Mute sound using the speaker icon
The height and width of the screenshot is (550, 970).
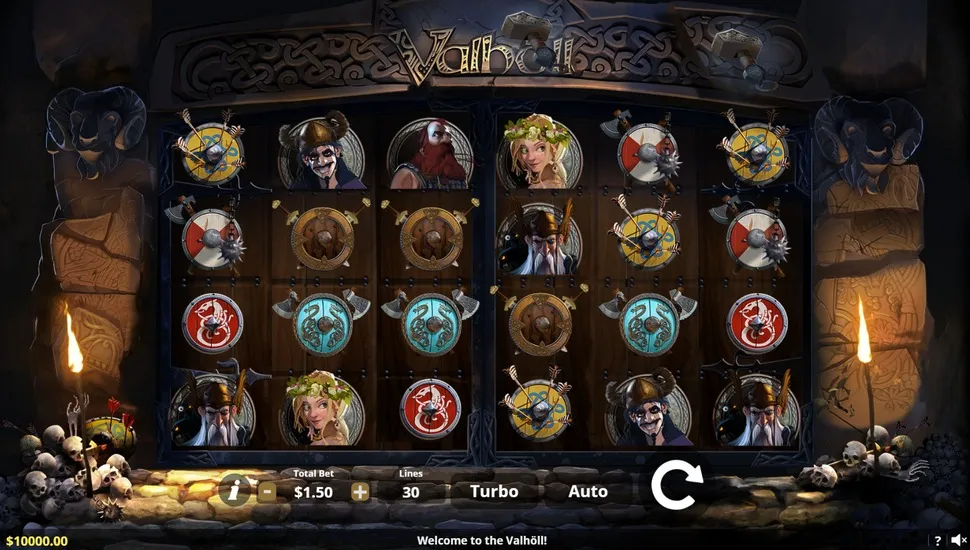pos(958,541)
